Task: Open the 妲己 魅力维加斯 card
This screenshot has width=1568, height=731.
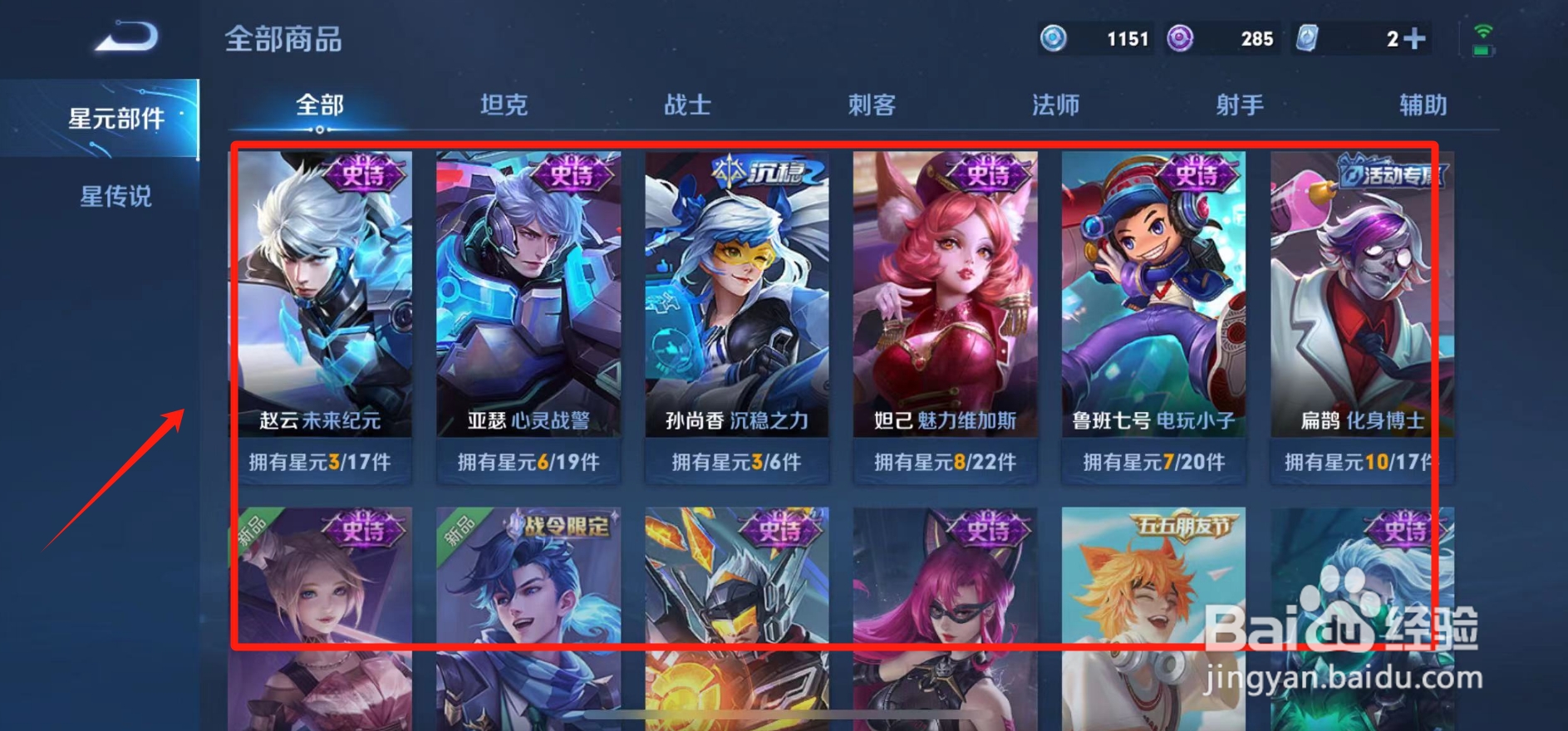Action: point(946,307)
